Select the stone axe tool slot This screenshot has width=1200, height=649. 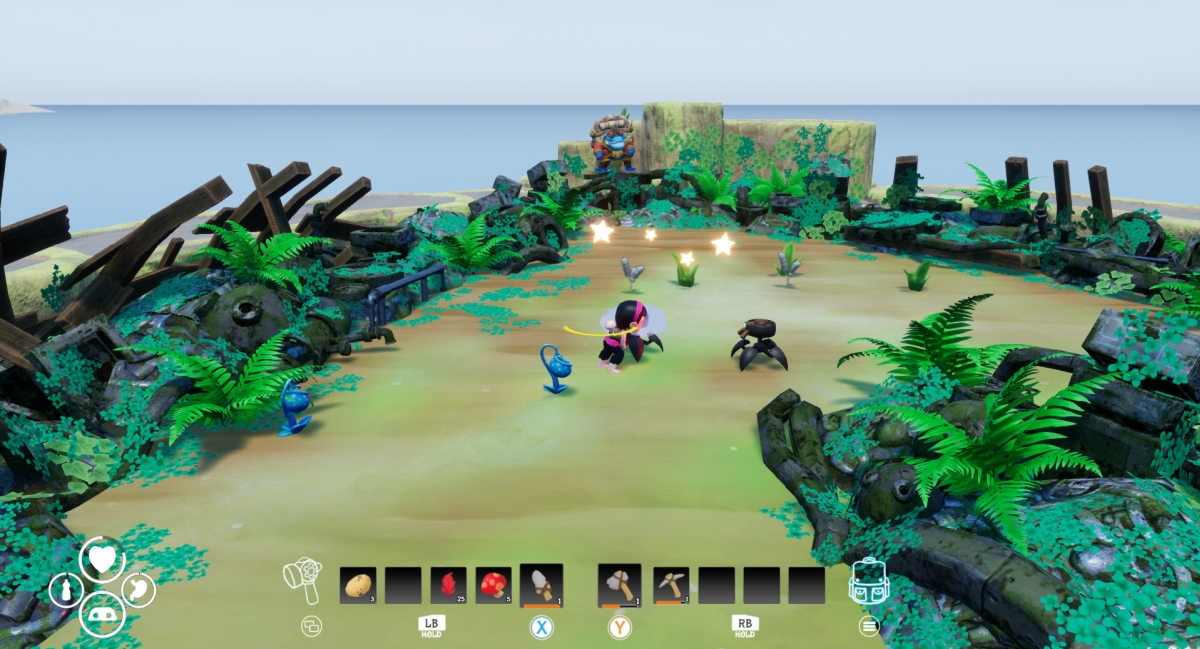click(619, 584)
